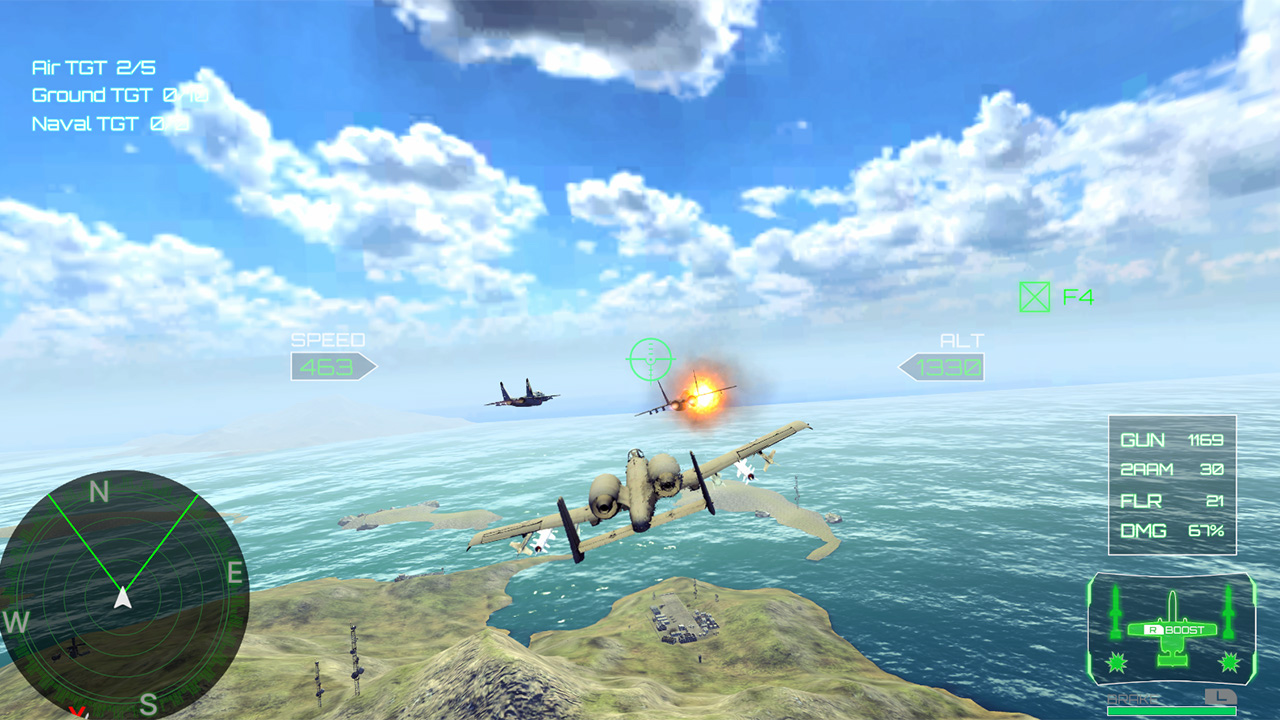Image resolution: width=1280 pixels, height=720 pixels.
Task: Click the right flare burst icon
Action: [1228, 662]
